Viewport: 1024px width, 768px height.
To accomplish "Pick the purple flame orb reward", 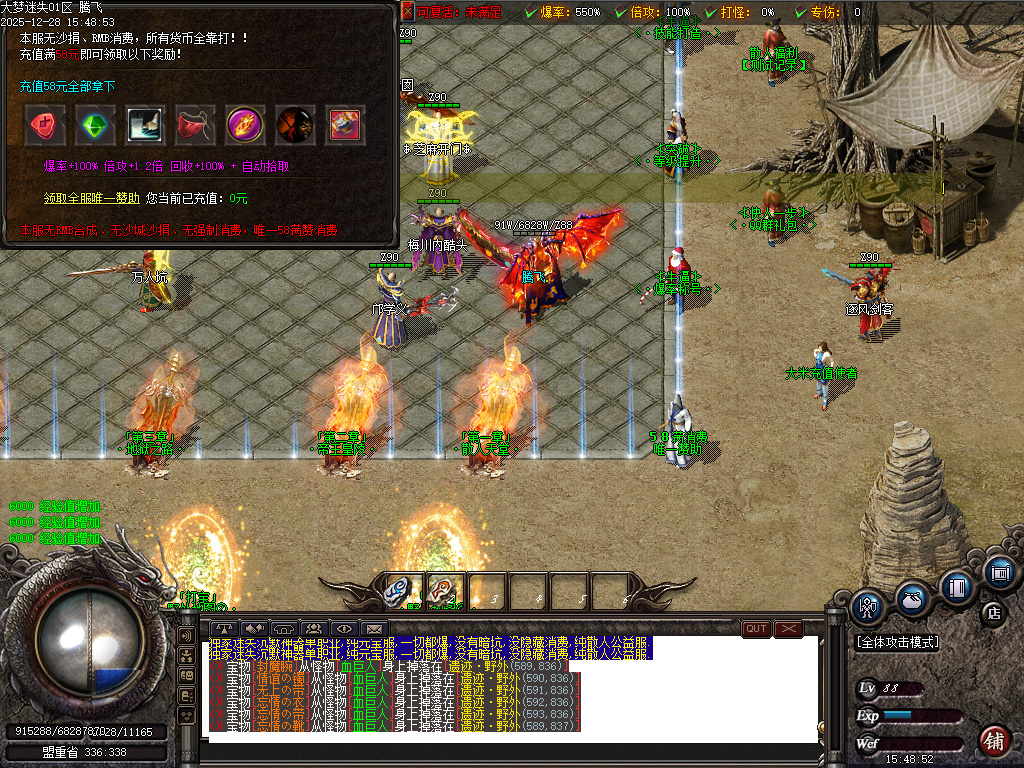I will 245,125.
